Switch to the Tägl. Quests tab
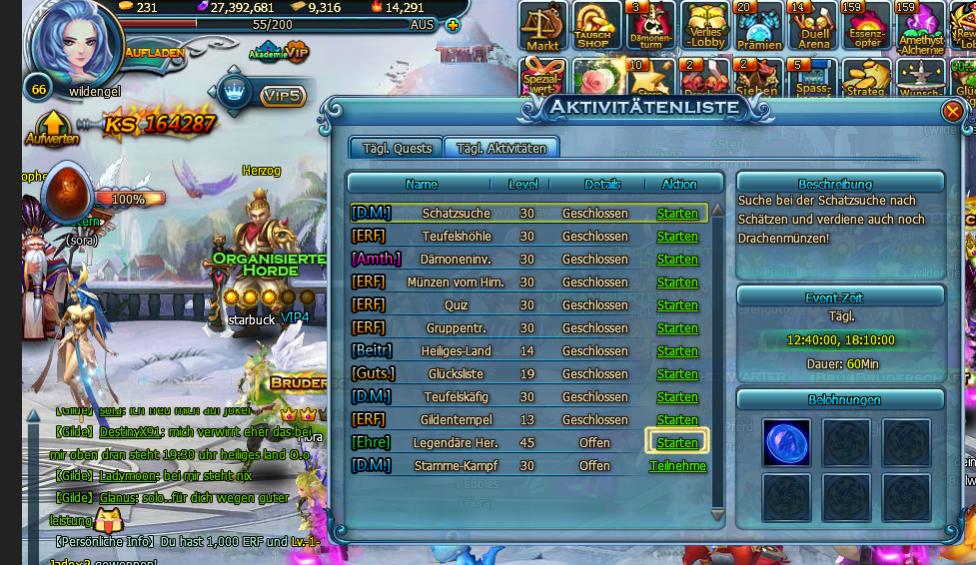The width and height of the screenshot is (976, 565). point(397,148)
